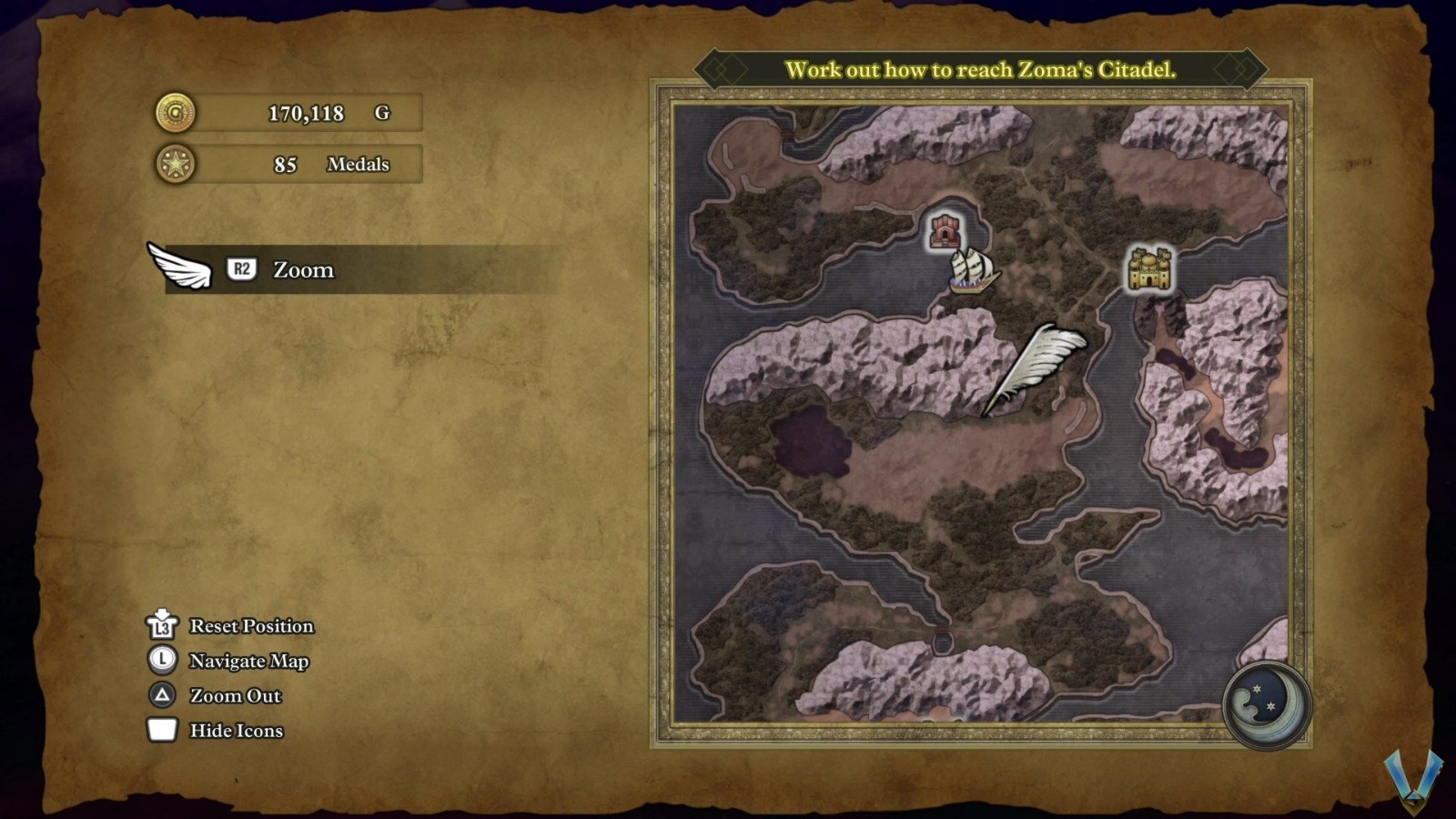
Task: Toggle Hide Icons option
Action: point(235,731)
